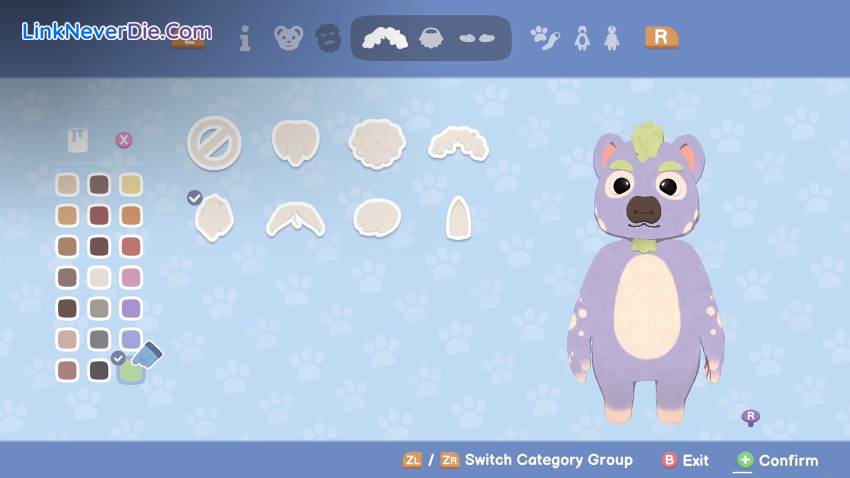This screenshot has width=850, height=478.
Task: Open the info tab
Action: click(x=245, y=38)
